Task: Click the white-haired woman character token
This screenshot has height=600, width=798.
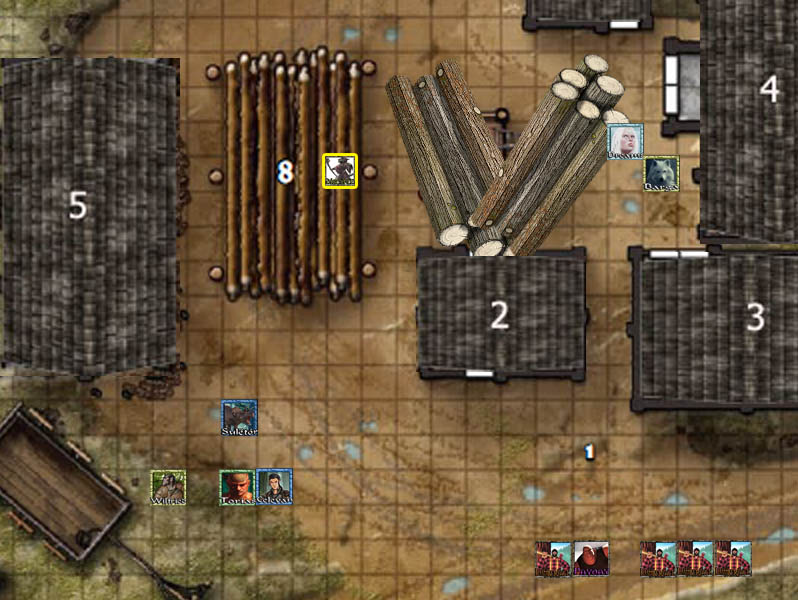Action: coord(625,141)
